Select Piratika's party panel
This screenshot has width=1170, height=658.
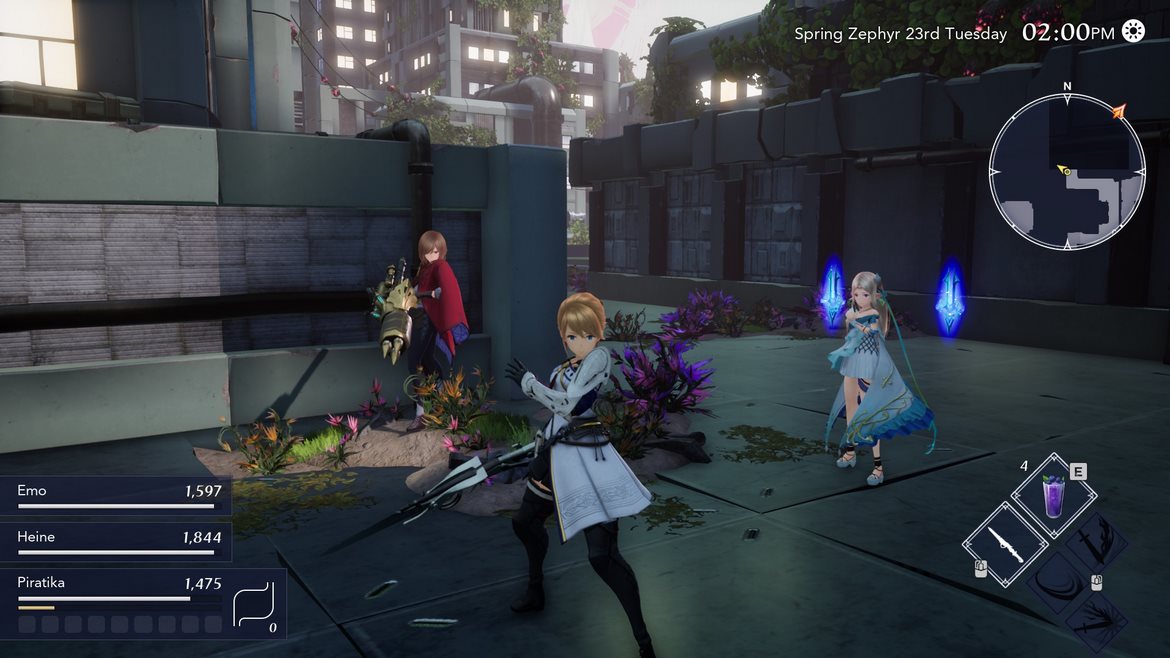click(118, 603)
